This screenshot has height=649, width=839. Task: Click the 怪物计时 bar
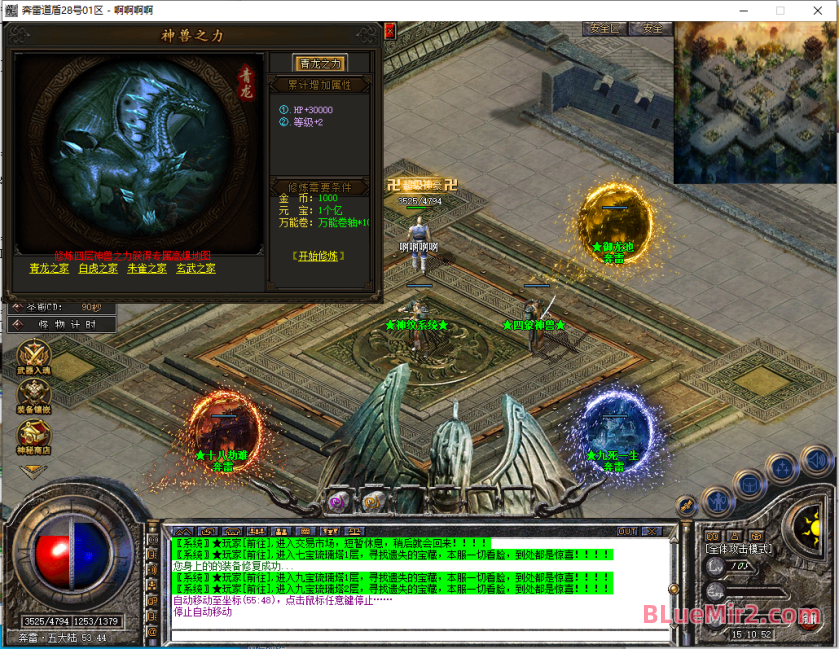62,324
